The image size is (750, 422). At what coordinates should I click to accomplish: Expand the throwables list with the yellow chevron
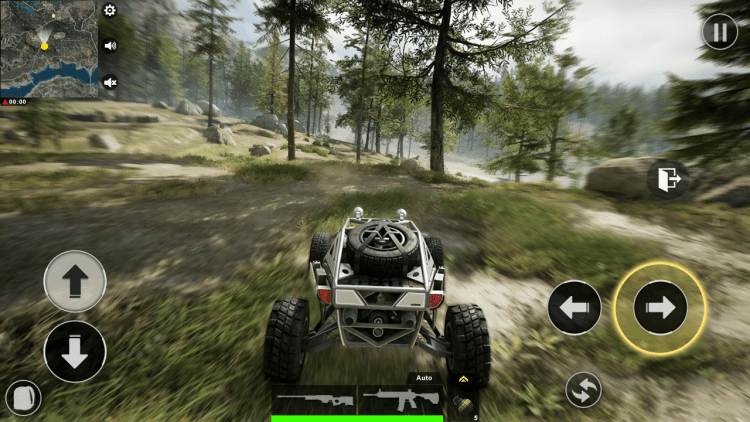pos(462,380)
